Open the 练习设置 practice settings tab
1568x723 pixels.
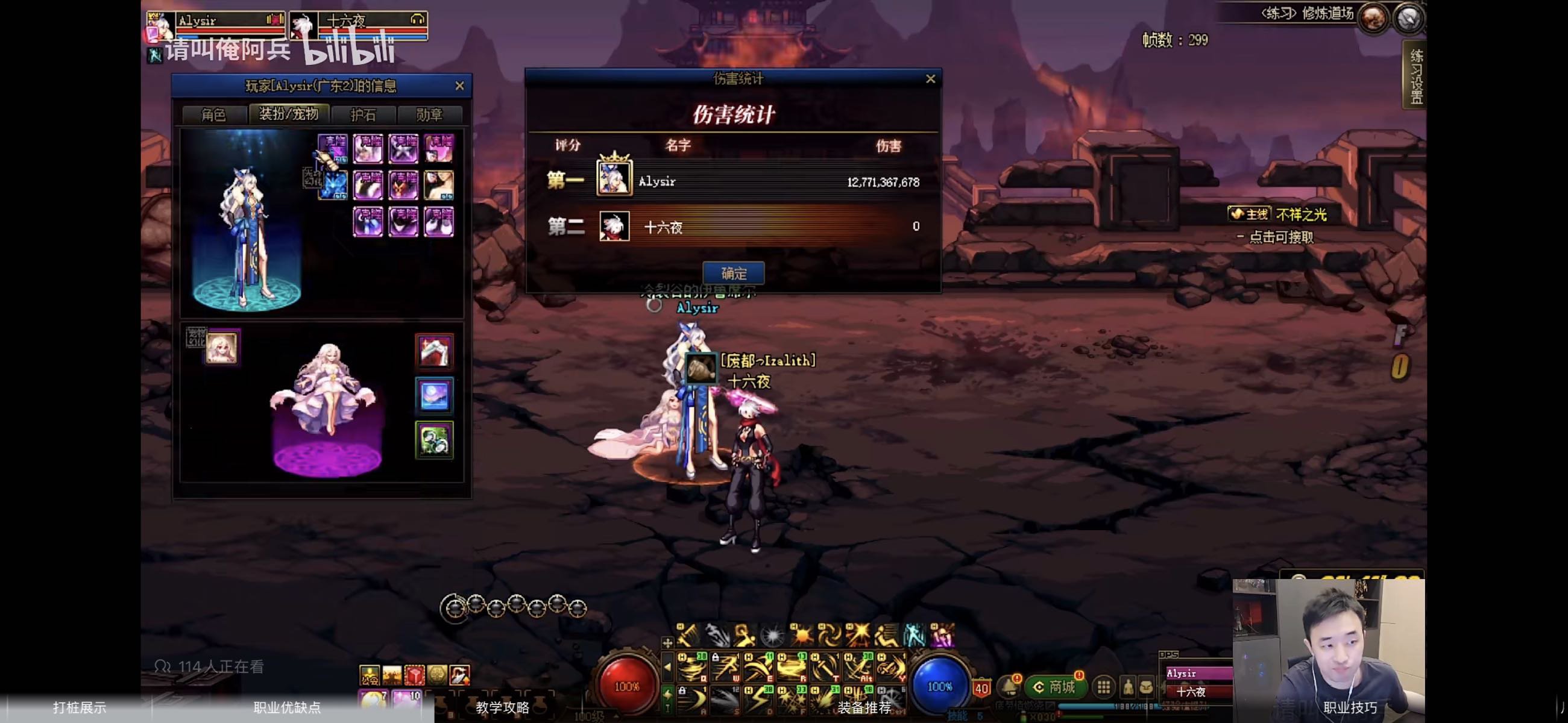point(1416,75)
